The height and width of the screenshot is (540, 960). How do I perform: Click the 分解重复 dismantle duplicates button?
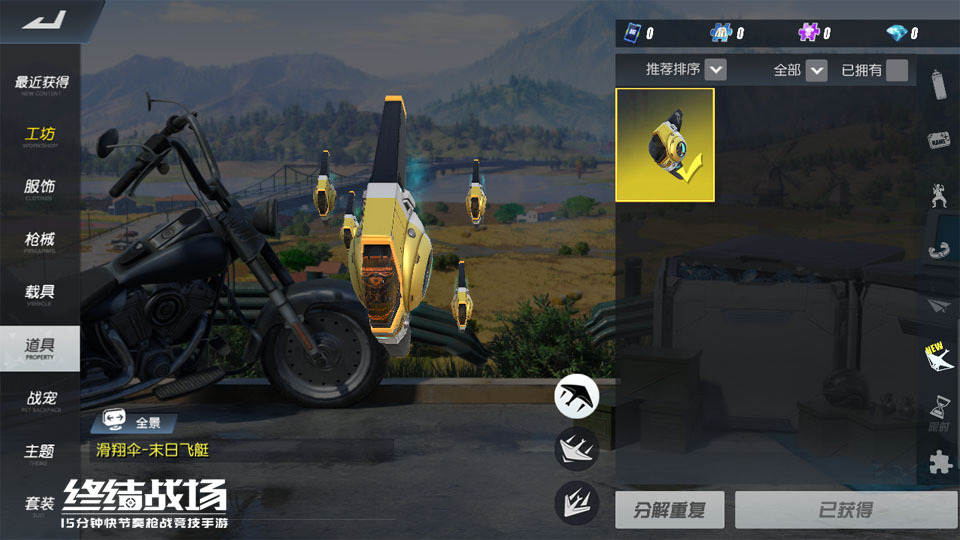click(669, 510)
